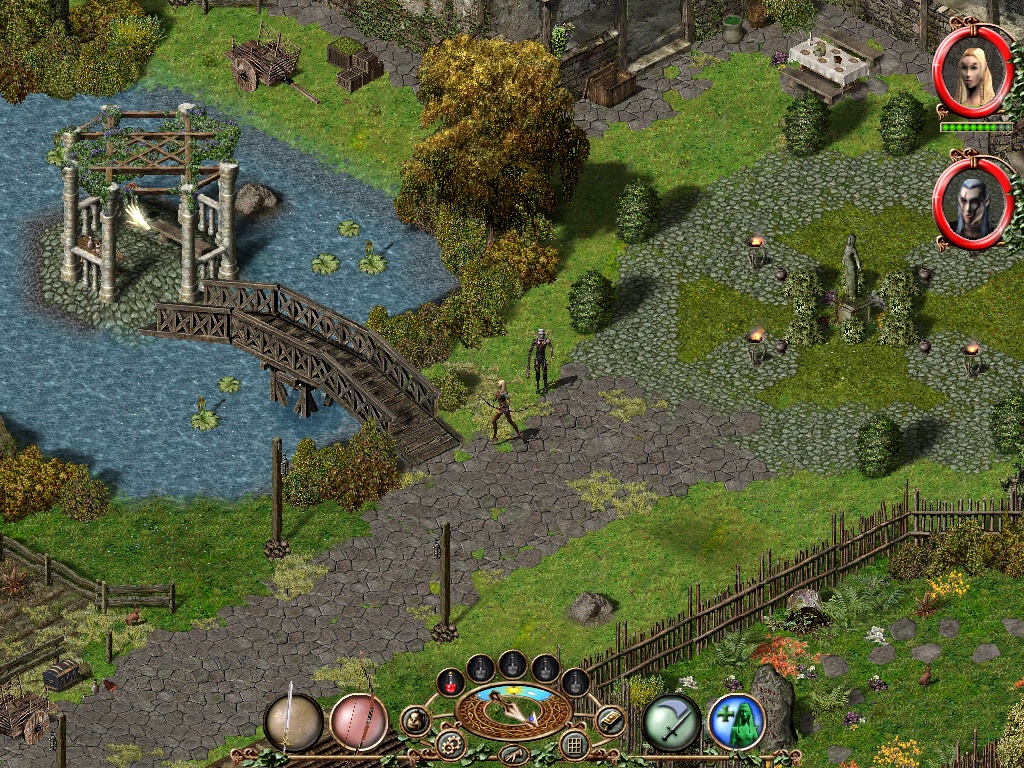The height and width of the screenshot is (768, 1024).
Task: Open the inventory grid button
Action: tap(574, 744)
